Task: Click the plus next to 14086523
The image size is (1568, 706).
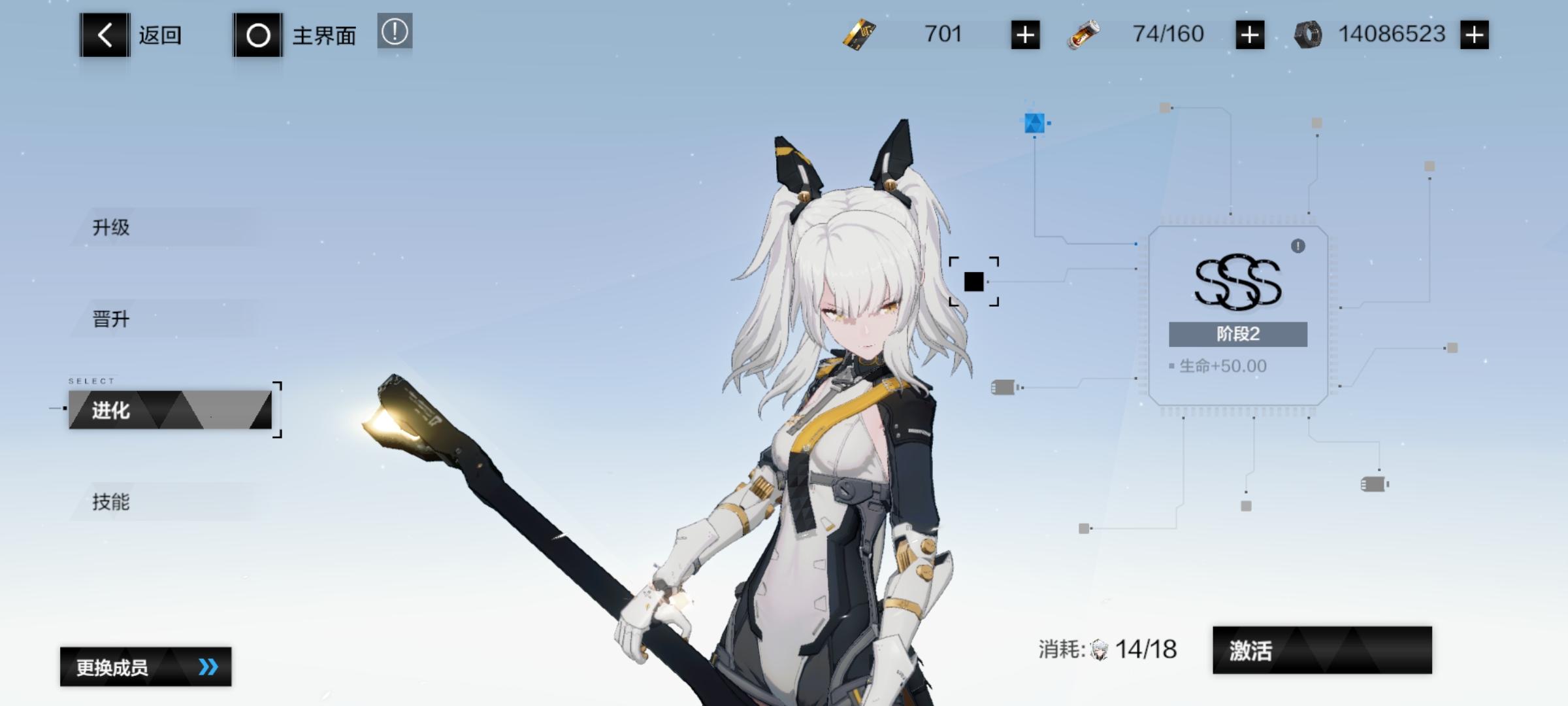Action: point(1475,34)
